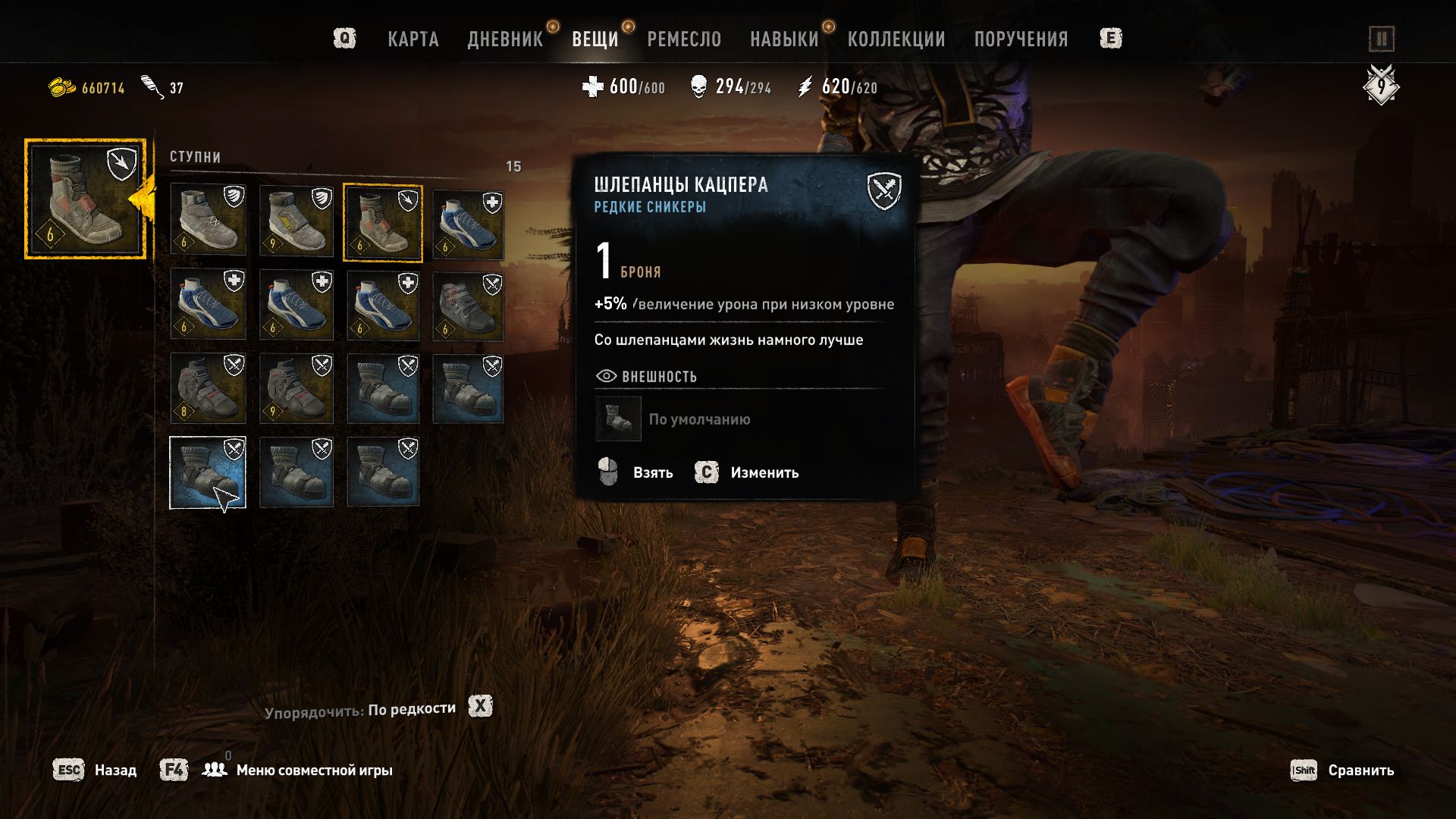Click Сравнить to compare items

point(1360,770)
